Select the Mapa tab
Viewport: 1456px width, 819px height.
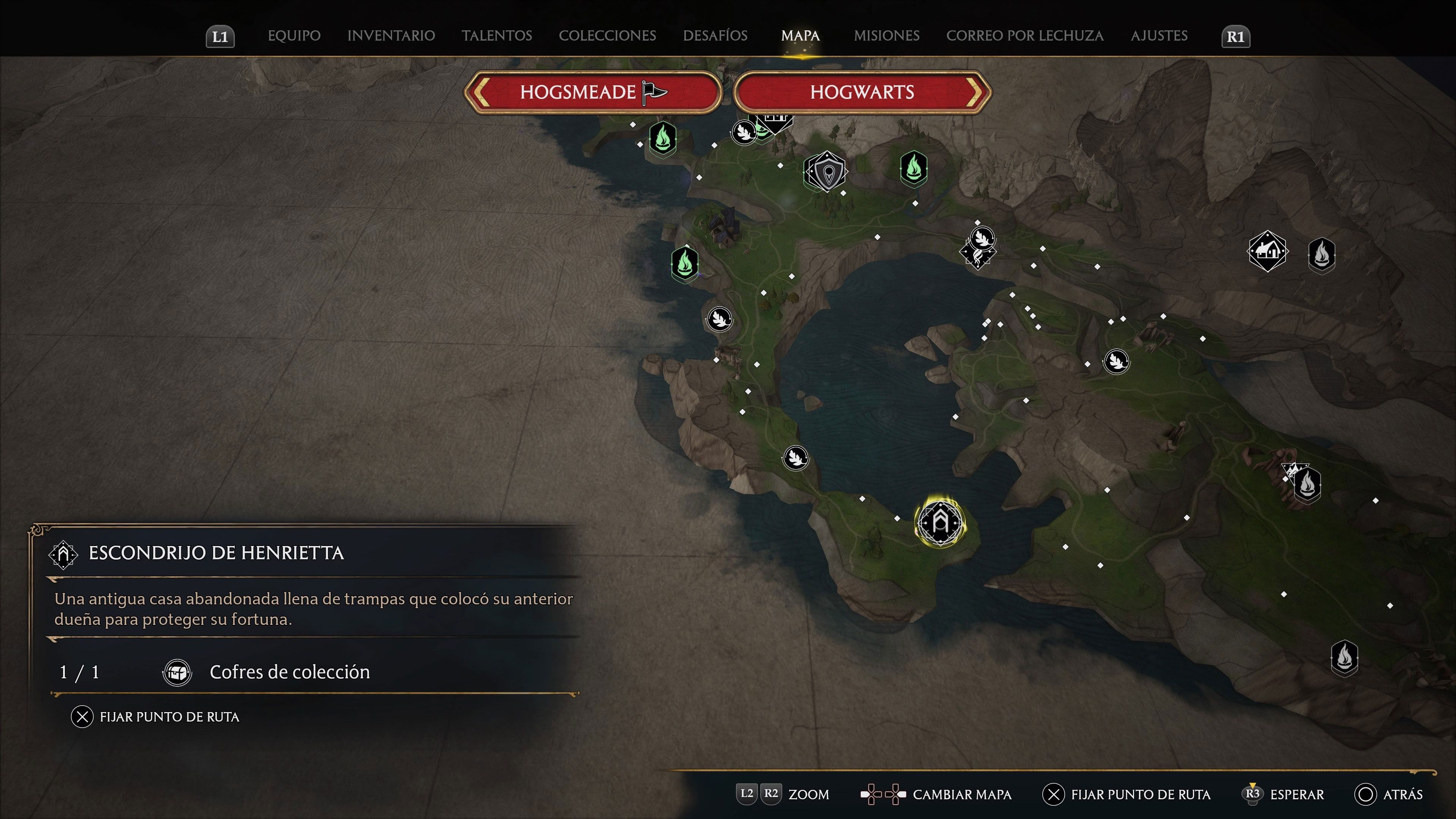click(800, 36)
